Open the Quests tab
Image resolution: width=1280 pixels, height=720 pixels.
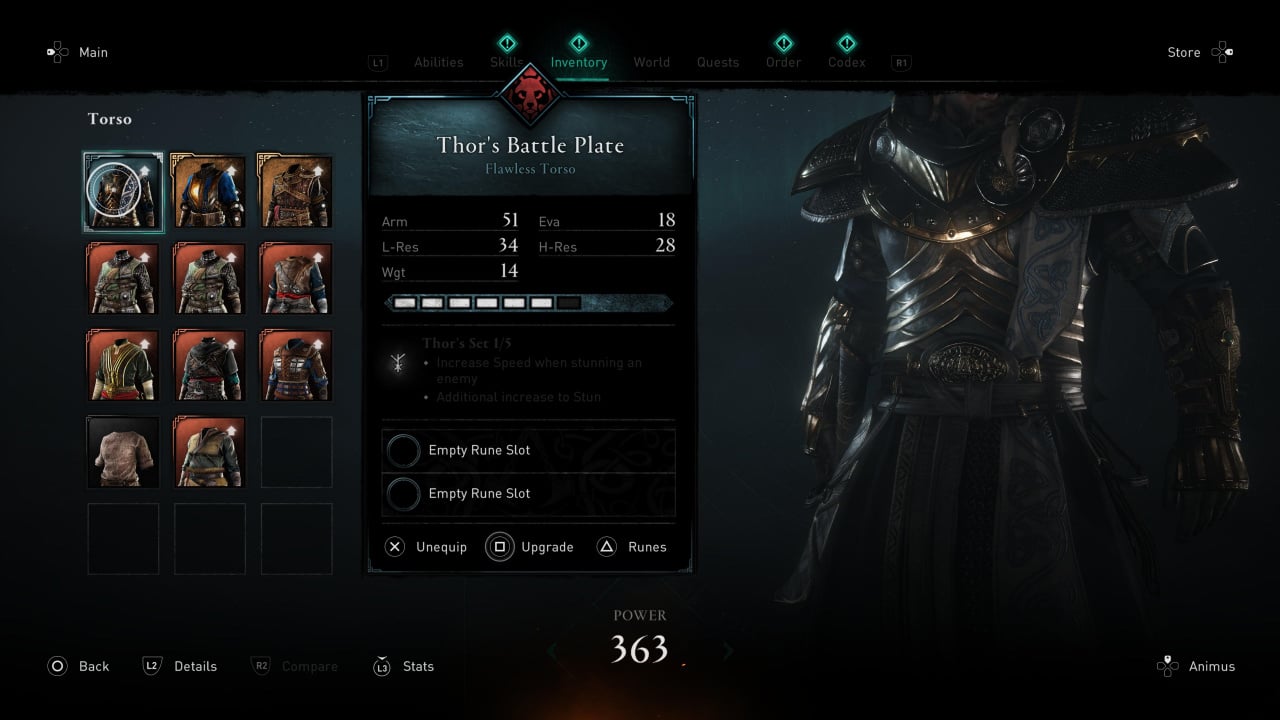718,62
